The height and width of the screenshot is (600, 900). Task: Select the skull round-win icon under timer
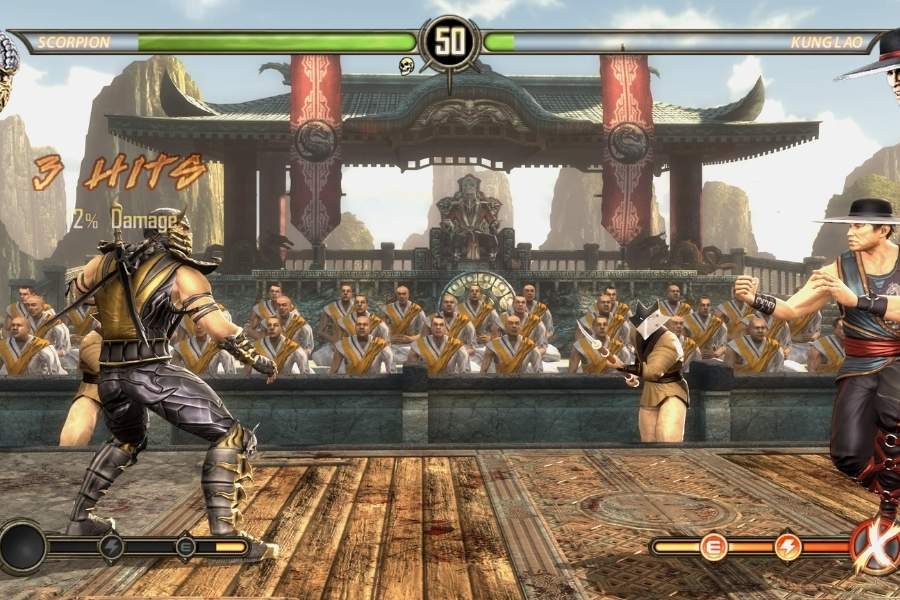[406, 66]
